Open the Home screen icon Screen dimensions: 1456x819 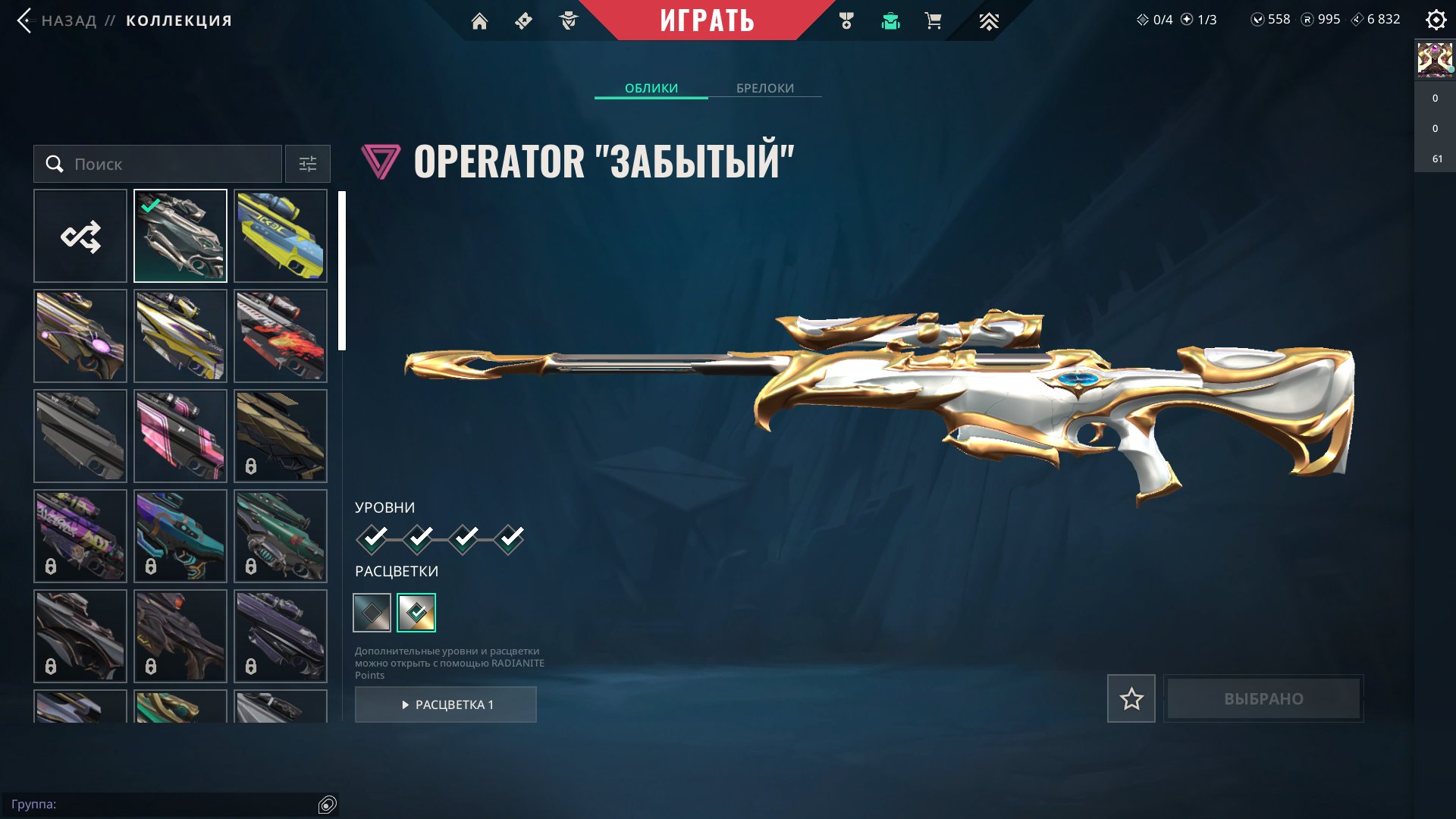pyautogui.click(x=481, y=20)
